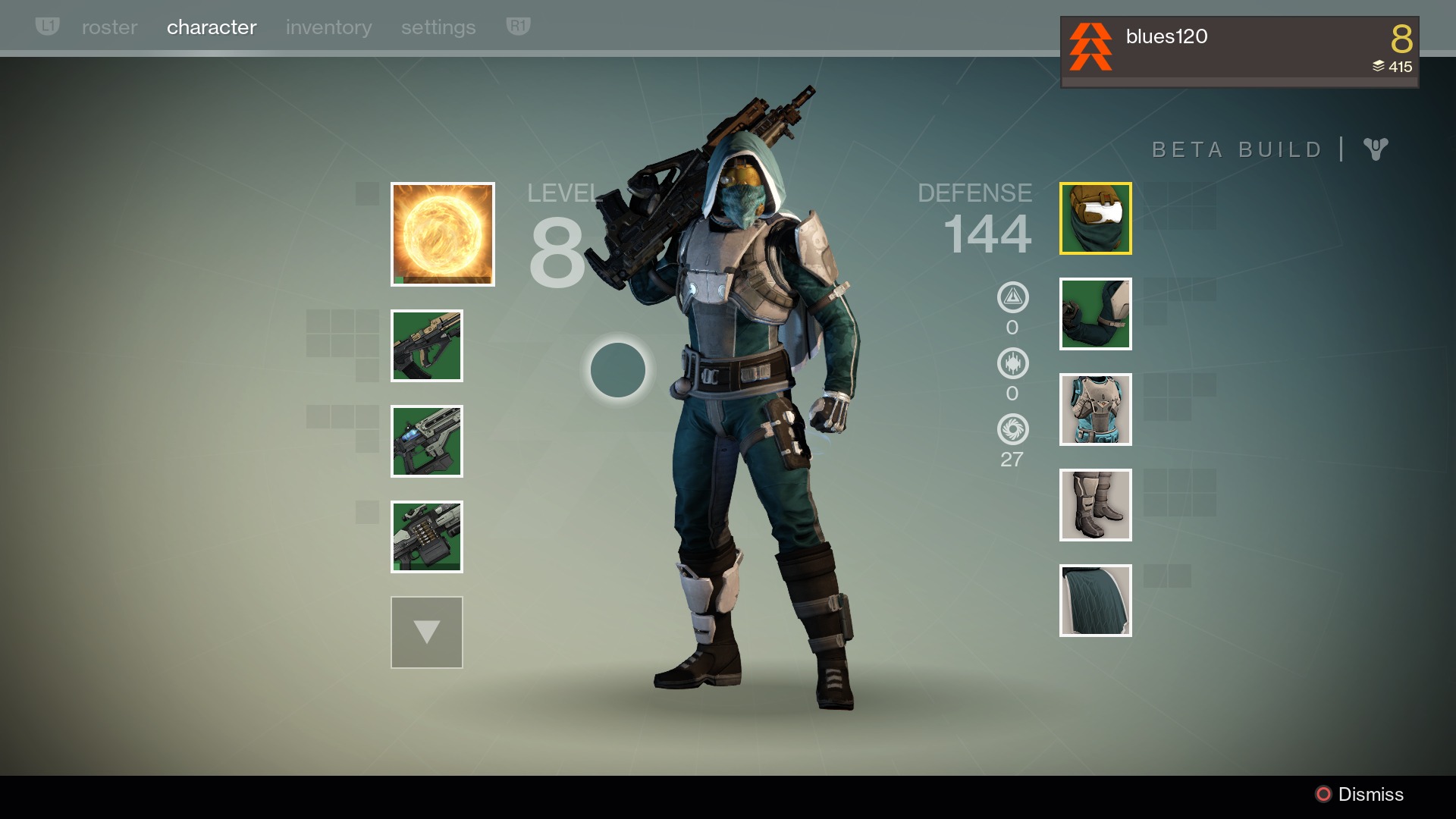Open the glowing sun subclass slot

point(443,234)
